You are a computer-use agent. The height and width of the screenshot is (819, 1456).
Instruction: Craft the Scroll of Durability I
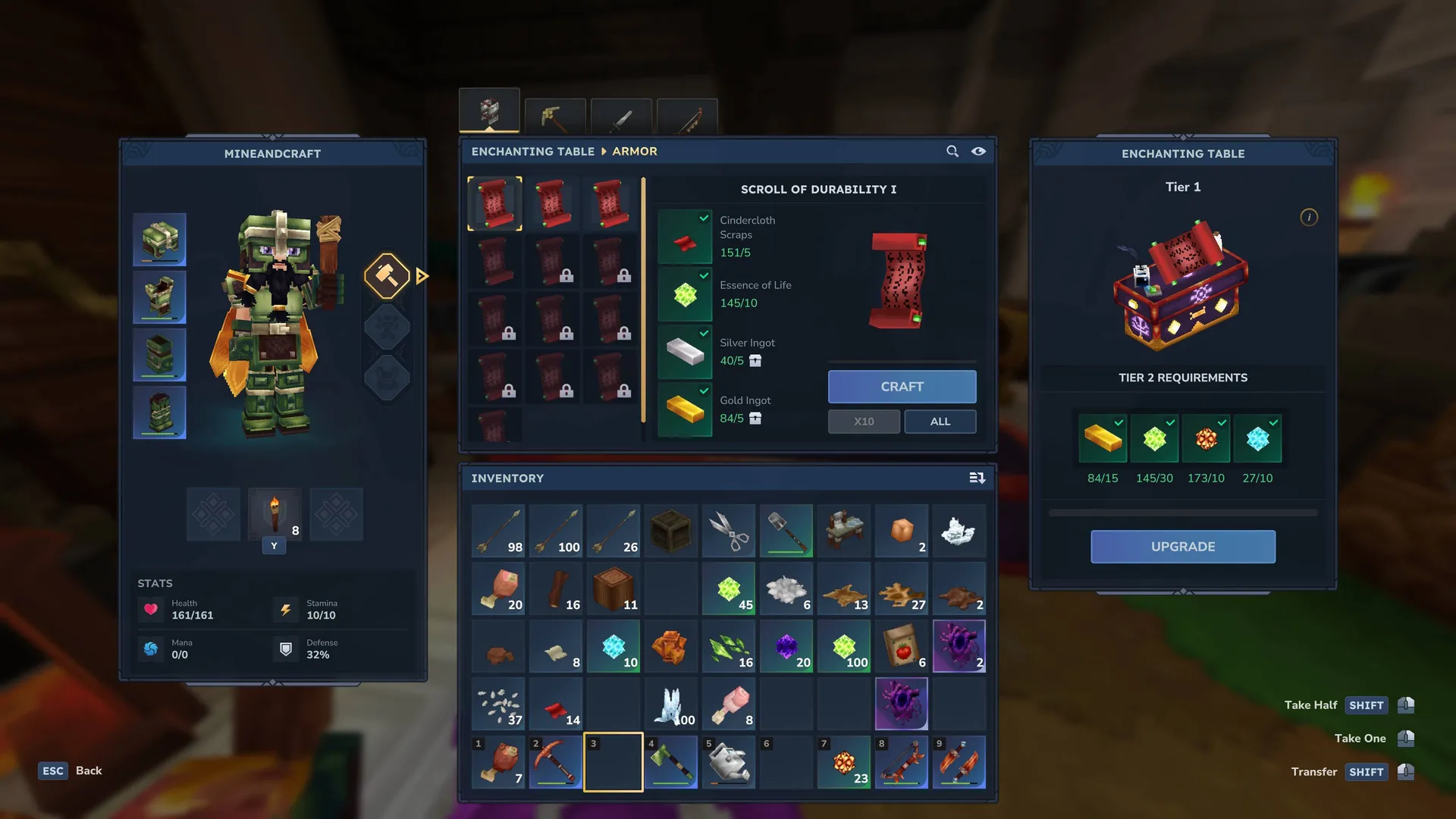(902, 387)
